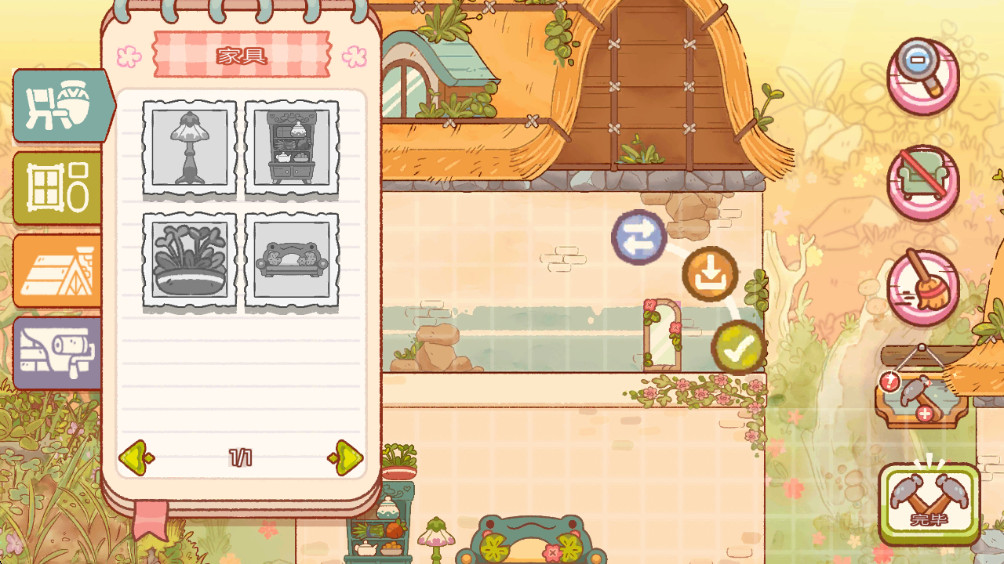Tap the blue swap arrows button
The height and width of the screenshot is (564, 1004).
639,237
